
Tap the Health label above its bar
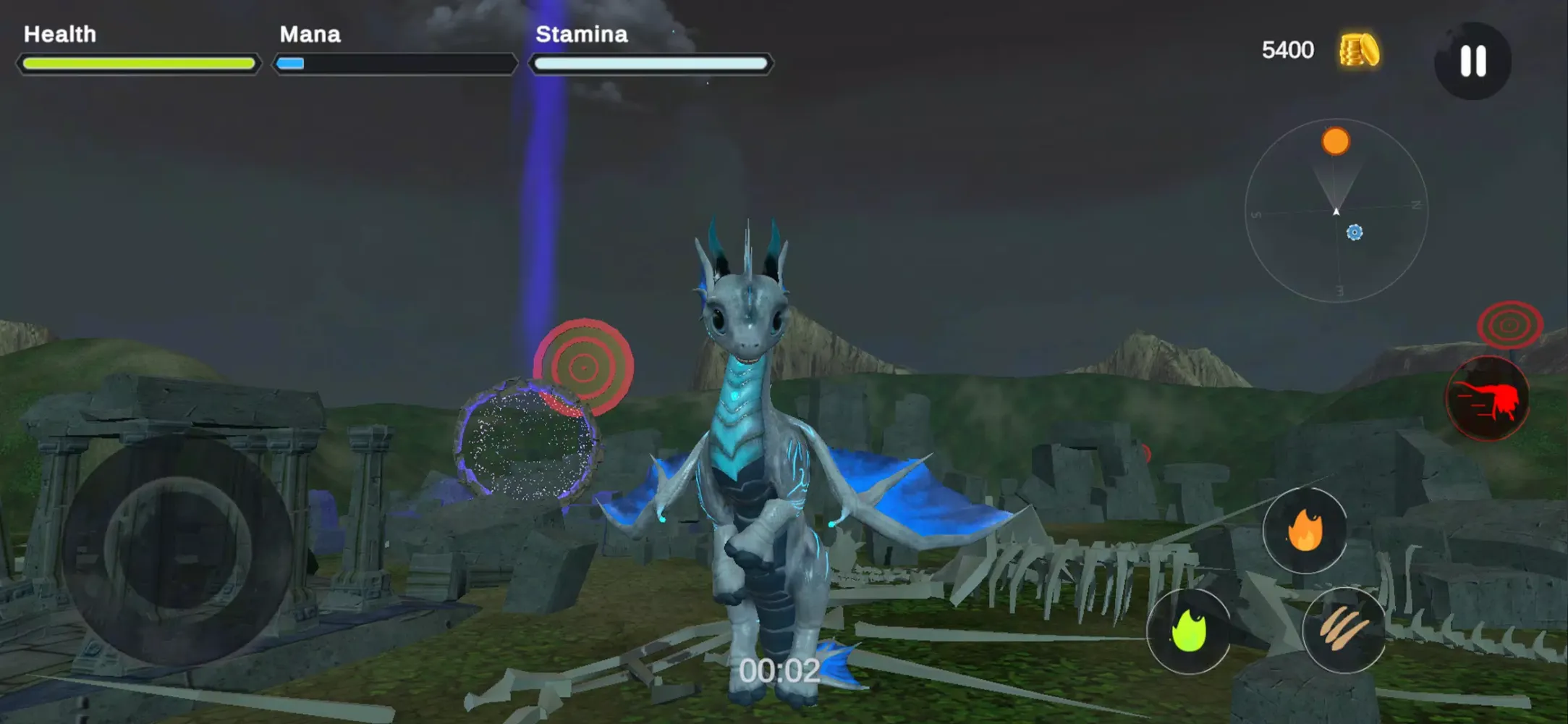59,33
